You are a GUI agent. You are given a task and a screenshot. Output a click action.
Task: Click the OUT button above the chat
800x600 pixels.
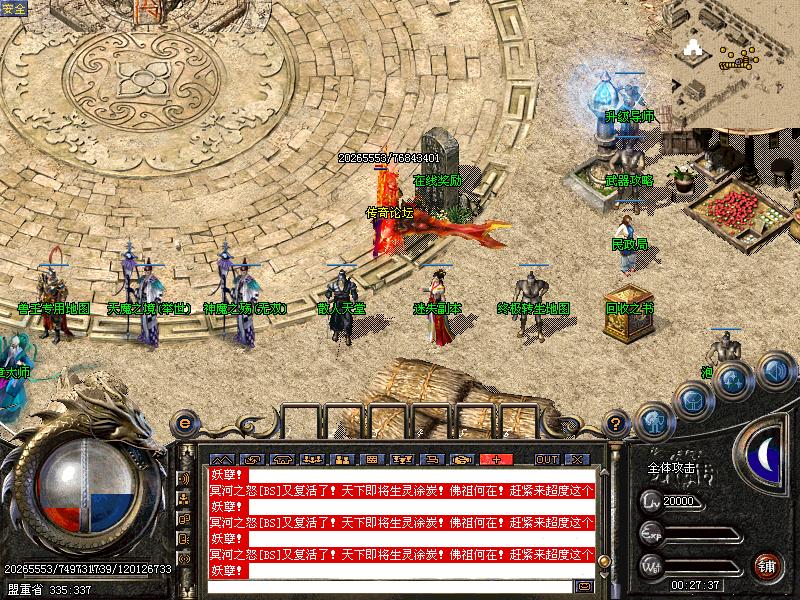(x=547, y=459)
